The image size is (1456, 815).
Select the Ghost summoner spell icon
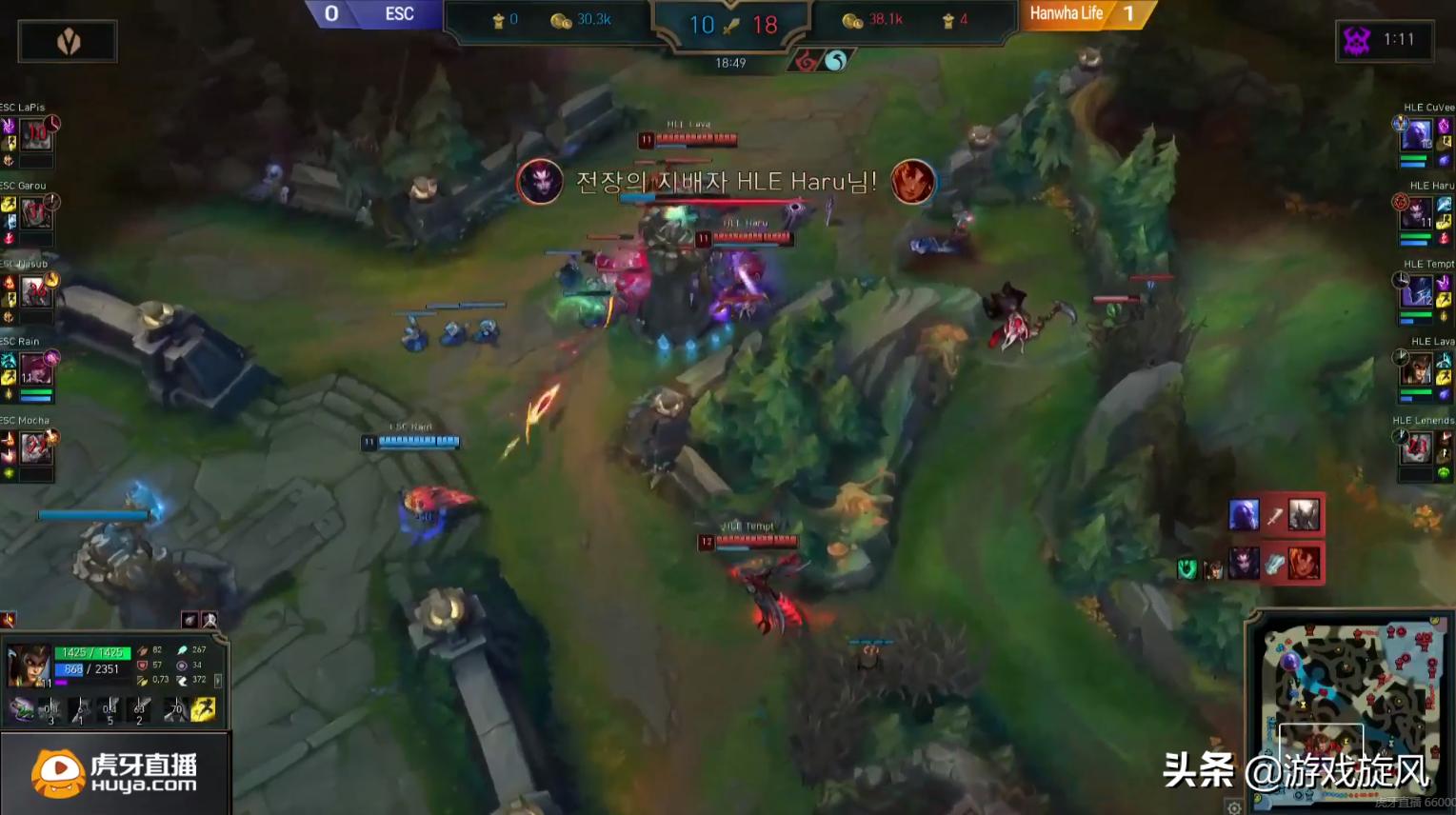[203, 710]
